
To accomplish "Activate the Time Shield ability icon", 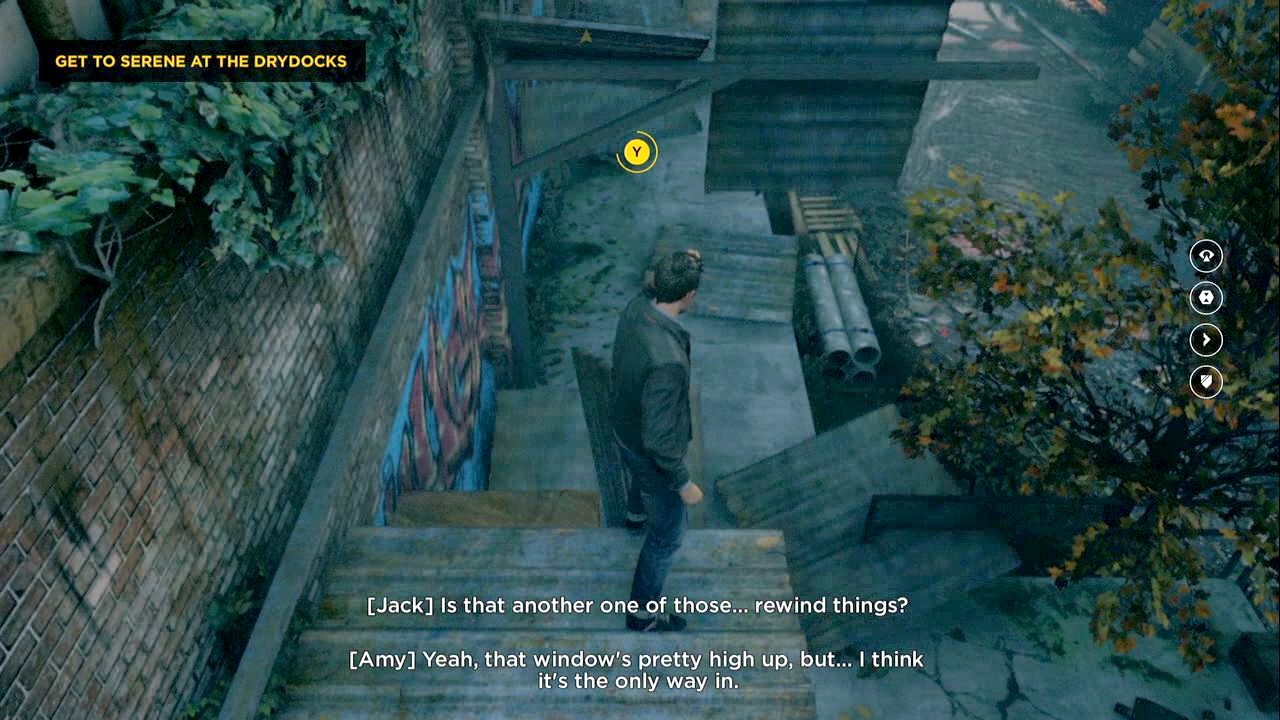I will tap(1205, 382).
